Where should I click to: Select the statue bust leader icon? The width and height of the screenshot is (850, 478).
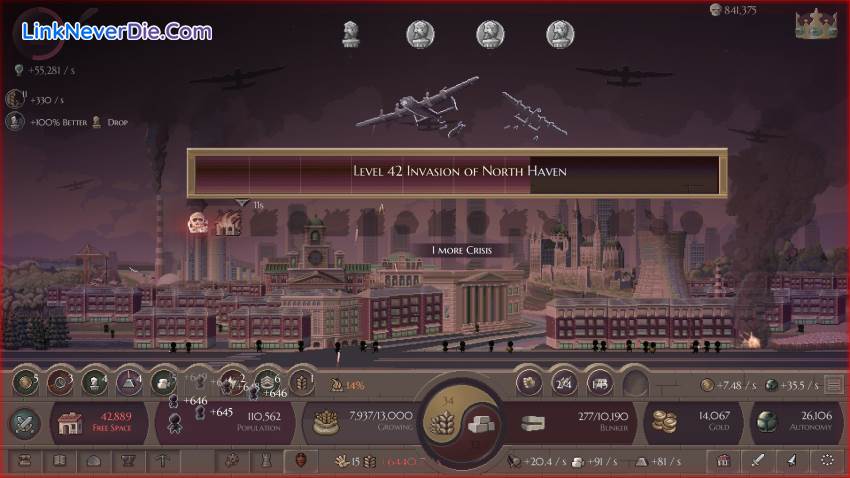click(x=351, y=34)
